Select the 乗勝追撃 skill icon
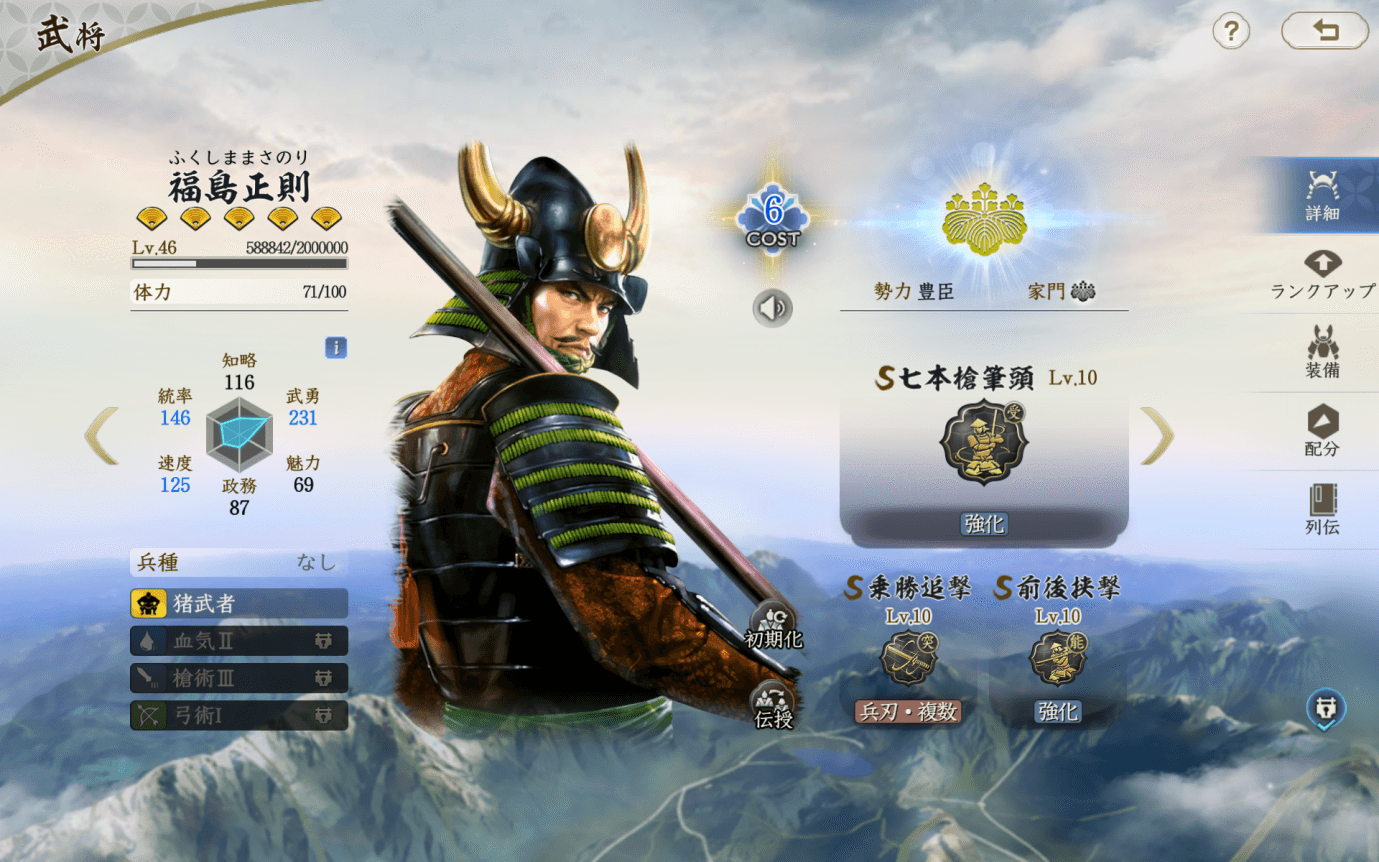1379x862 pixels. point(908,658)
